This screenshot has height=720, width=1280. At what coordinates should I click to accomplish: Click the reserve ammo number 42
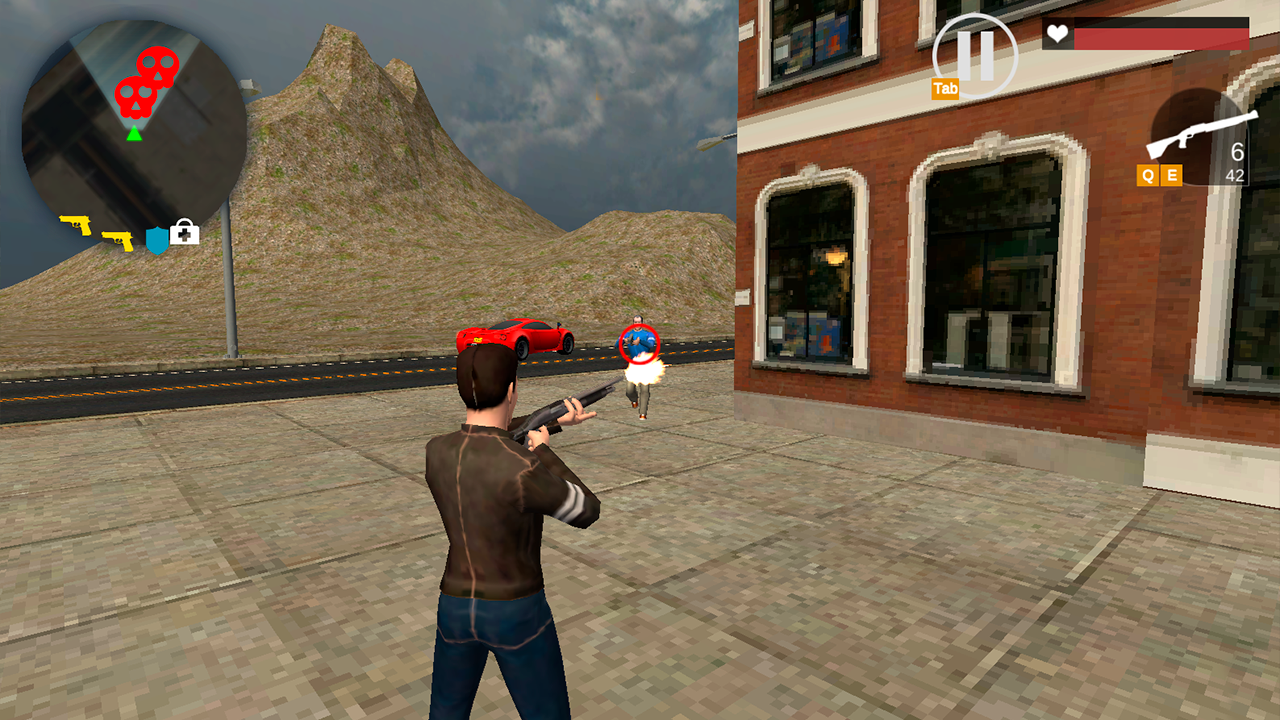click(1236, 174)
